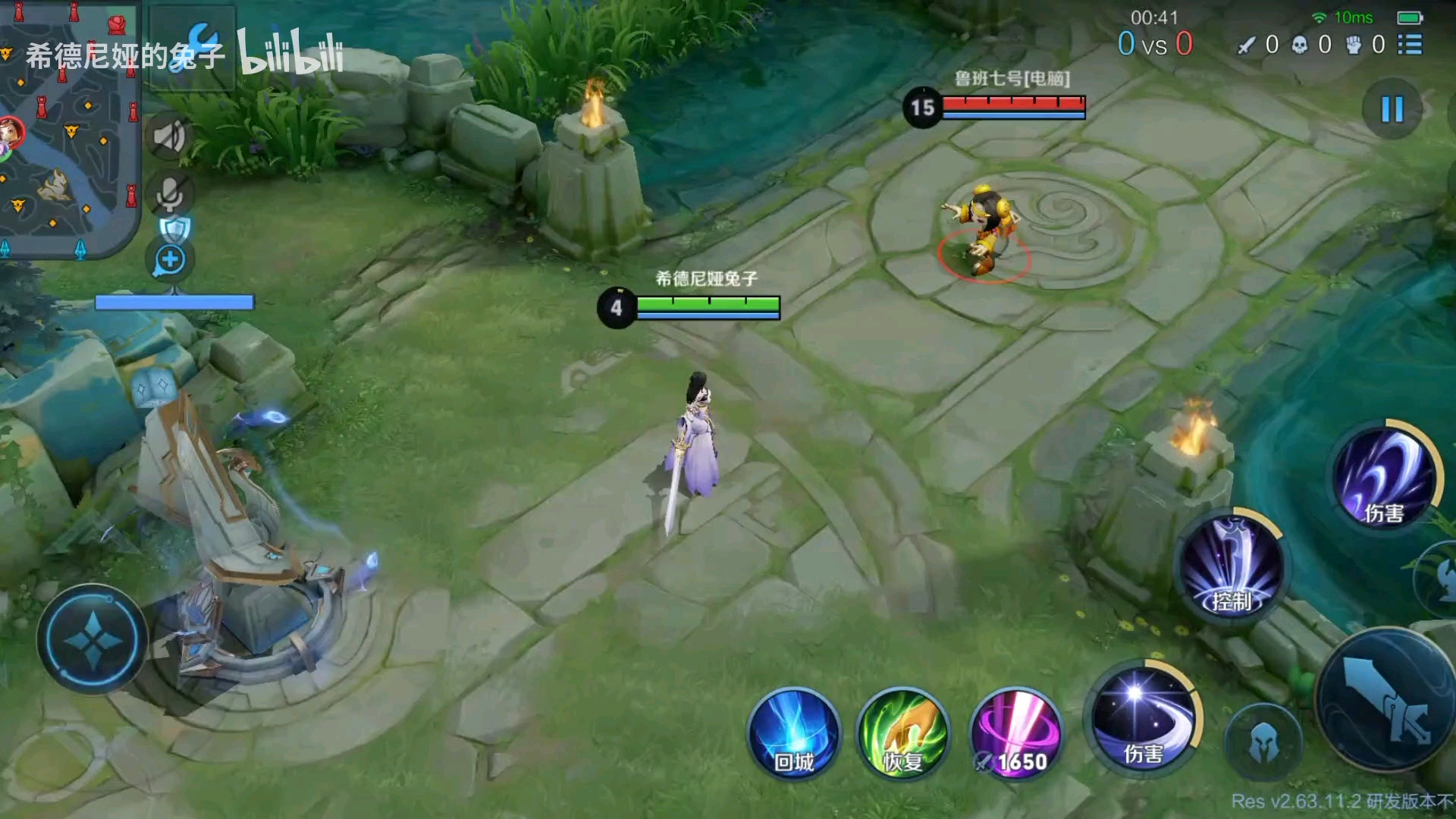Click the minimap
The width and height of the screenshot is (1456, 819).
[x=68, y=129]
